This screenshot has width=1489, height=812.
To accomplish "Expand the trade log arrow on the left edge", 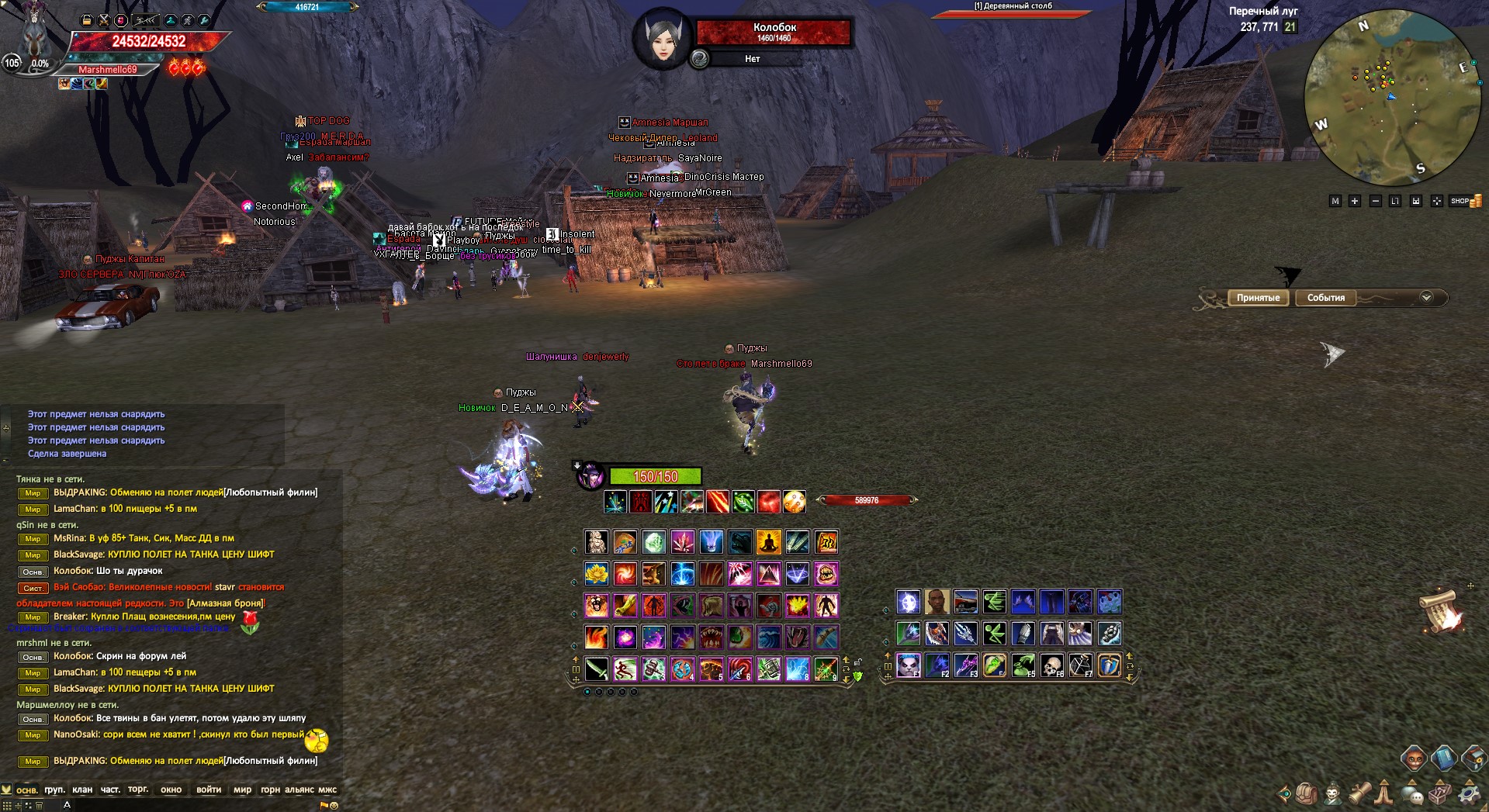I will [5, 428].
